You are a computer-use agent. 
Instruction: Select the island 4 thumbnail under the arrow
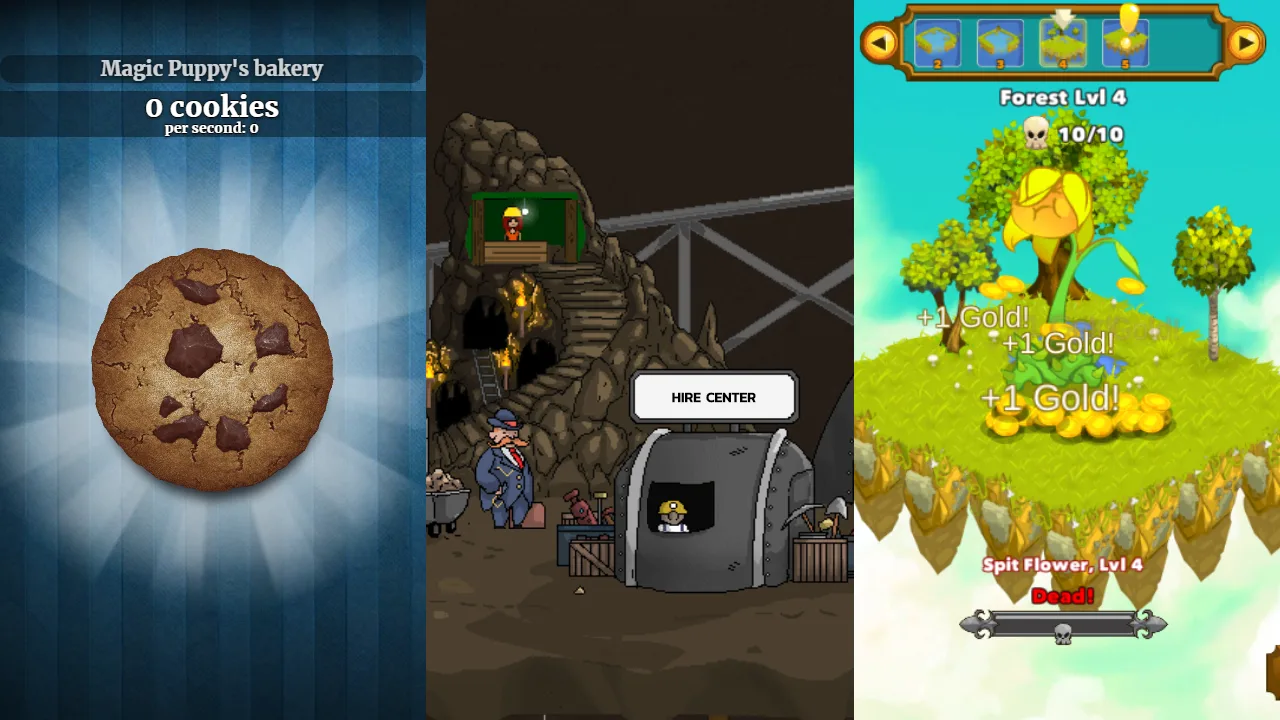[1063, 45]
